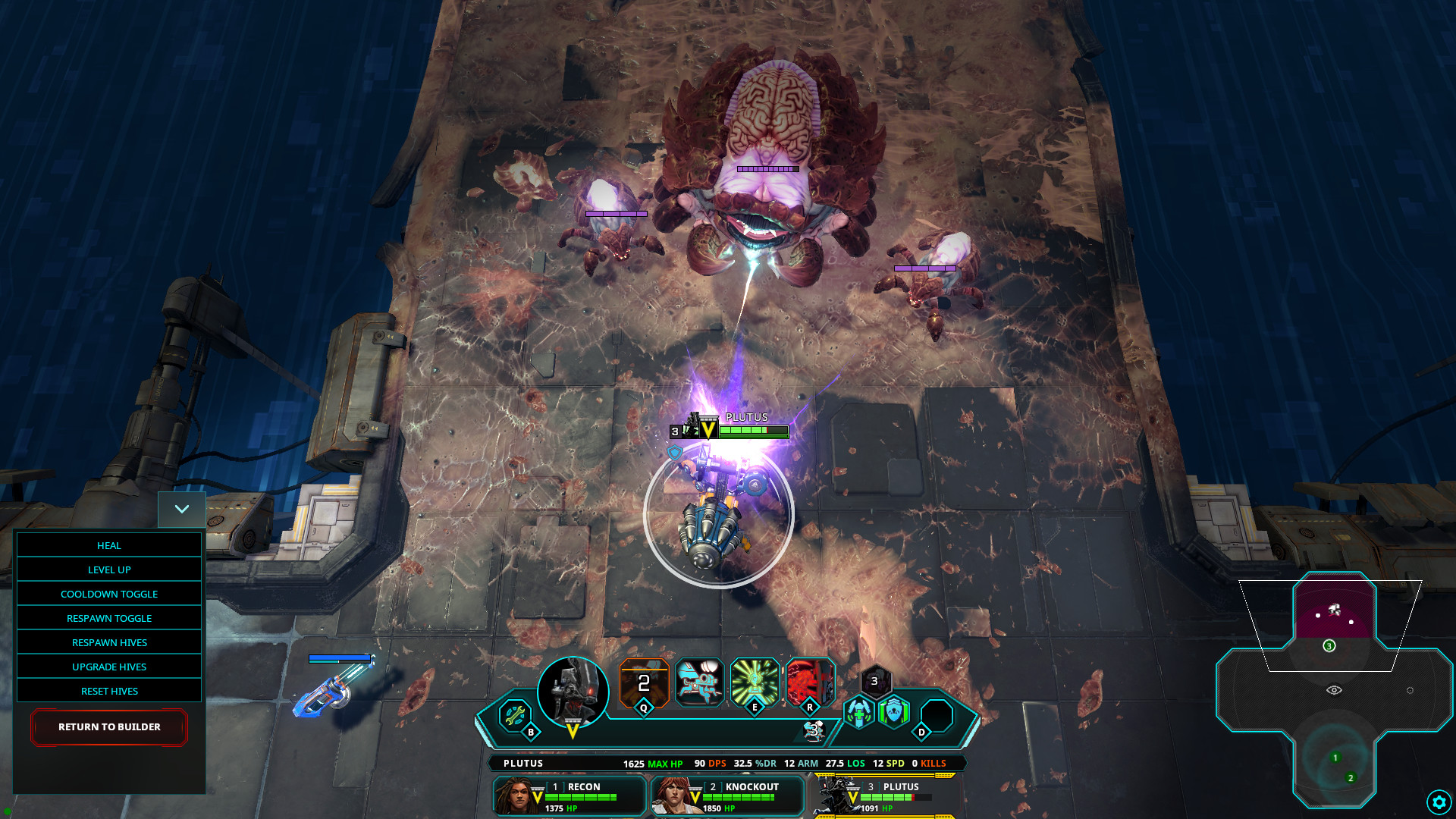Choose LEVEL UP from the debug menu
This screenshot has height=819, width=1456.
click(x=108, y=570)
